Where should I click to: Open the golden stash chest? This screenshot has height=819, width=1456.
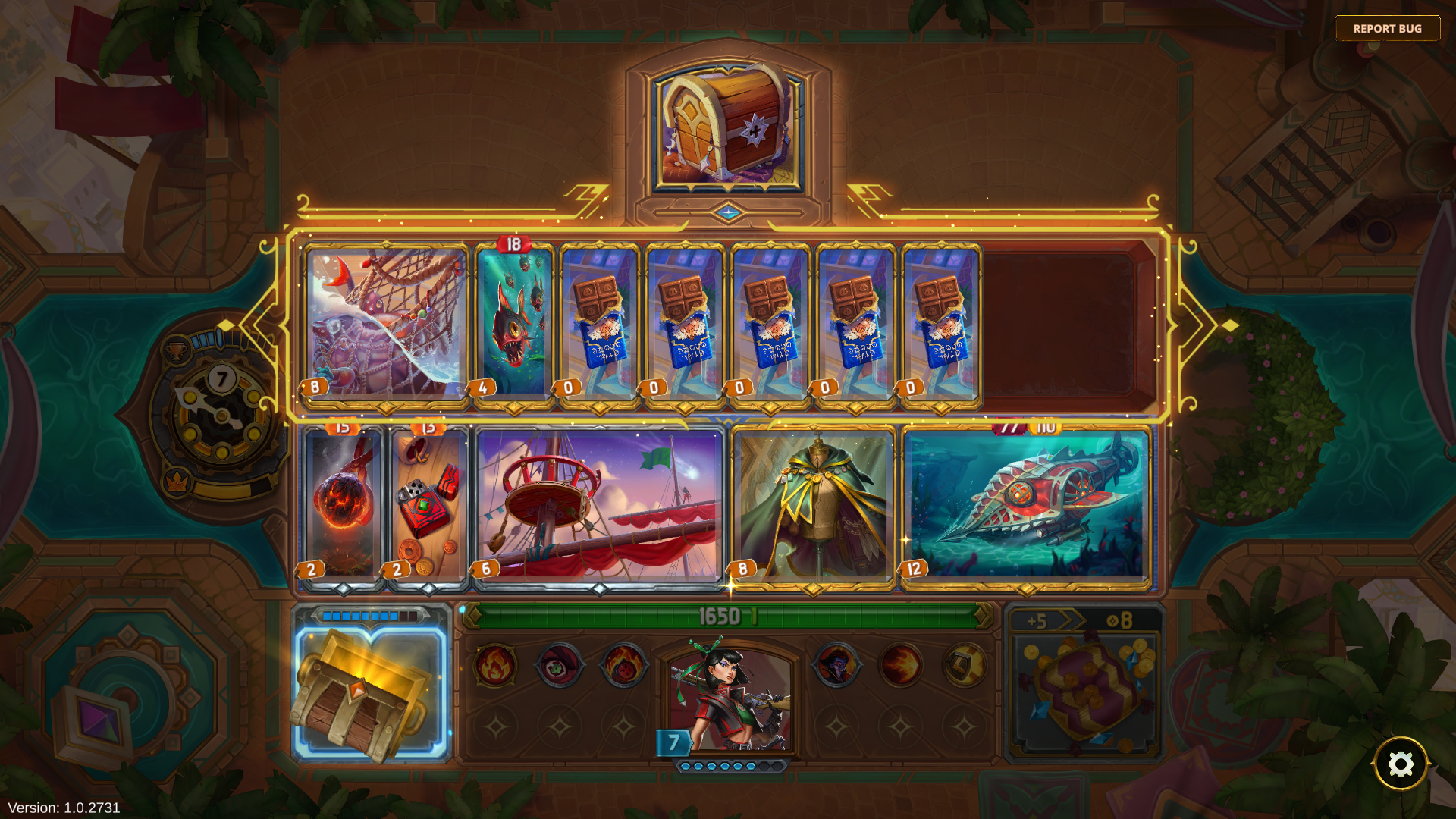pos(372,692)
